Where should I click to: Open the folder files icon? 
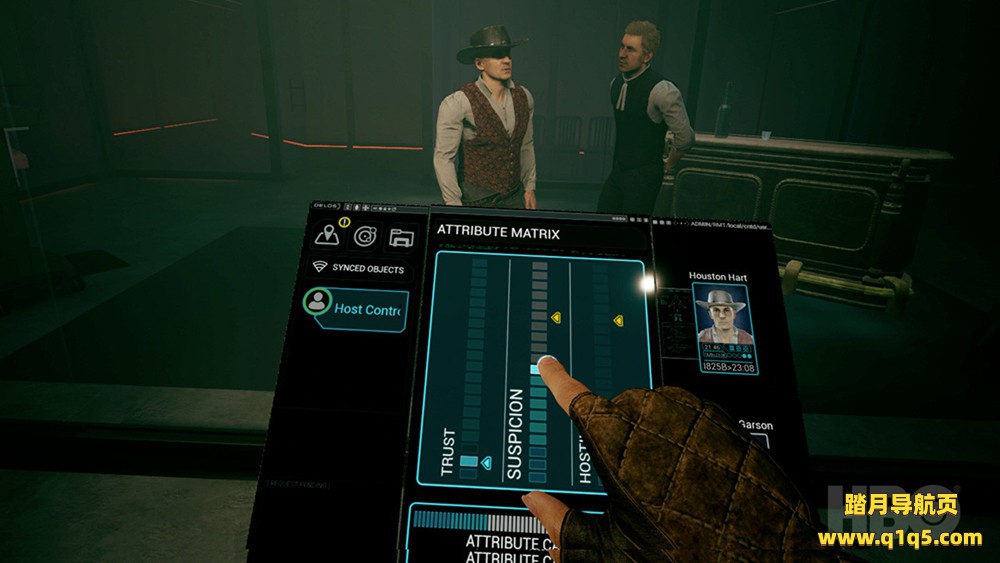click(401, 237)
